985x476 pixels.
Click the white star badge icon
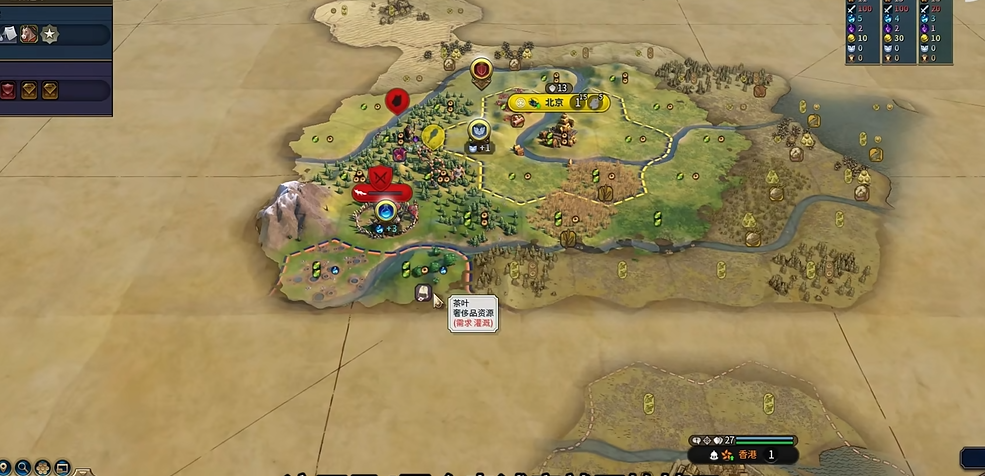[49, 35]
